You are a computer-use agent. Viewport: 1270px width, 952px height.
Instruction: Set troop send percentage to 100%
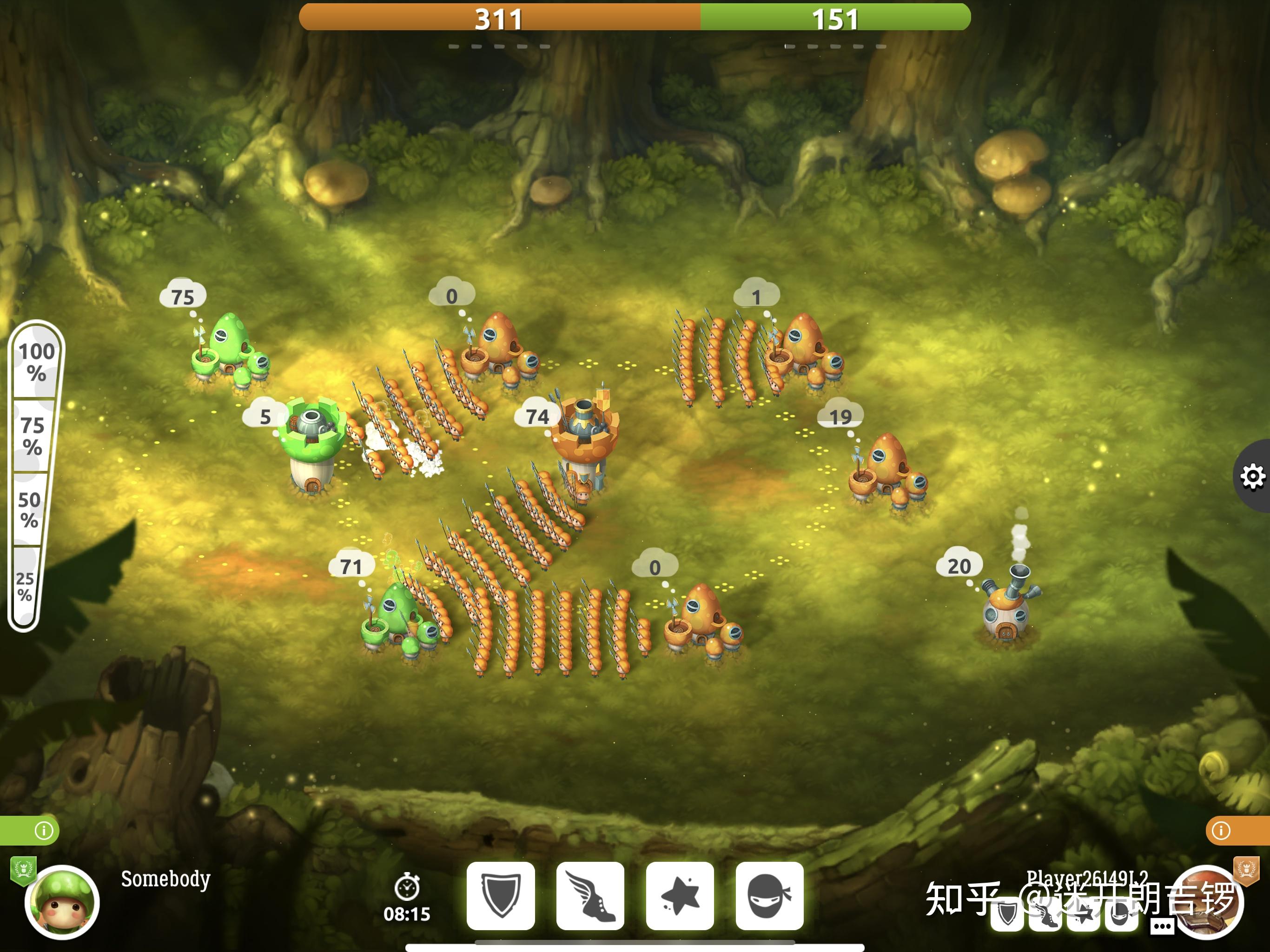36,362
